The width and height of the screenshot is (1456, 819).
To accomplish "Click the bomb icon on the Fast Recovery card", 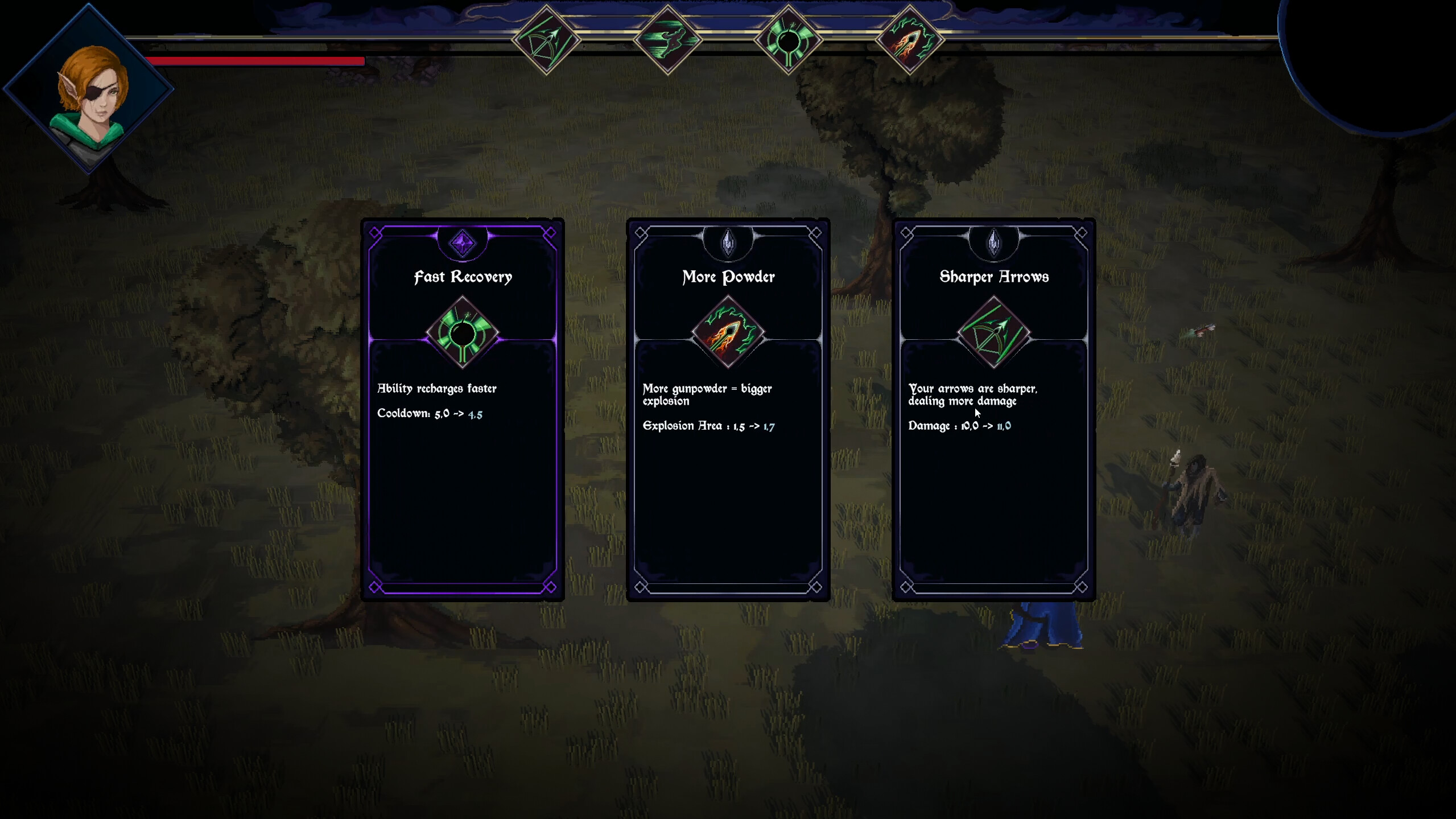I will pos(463,332).
